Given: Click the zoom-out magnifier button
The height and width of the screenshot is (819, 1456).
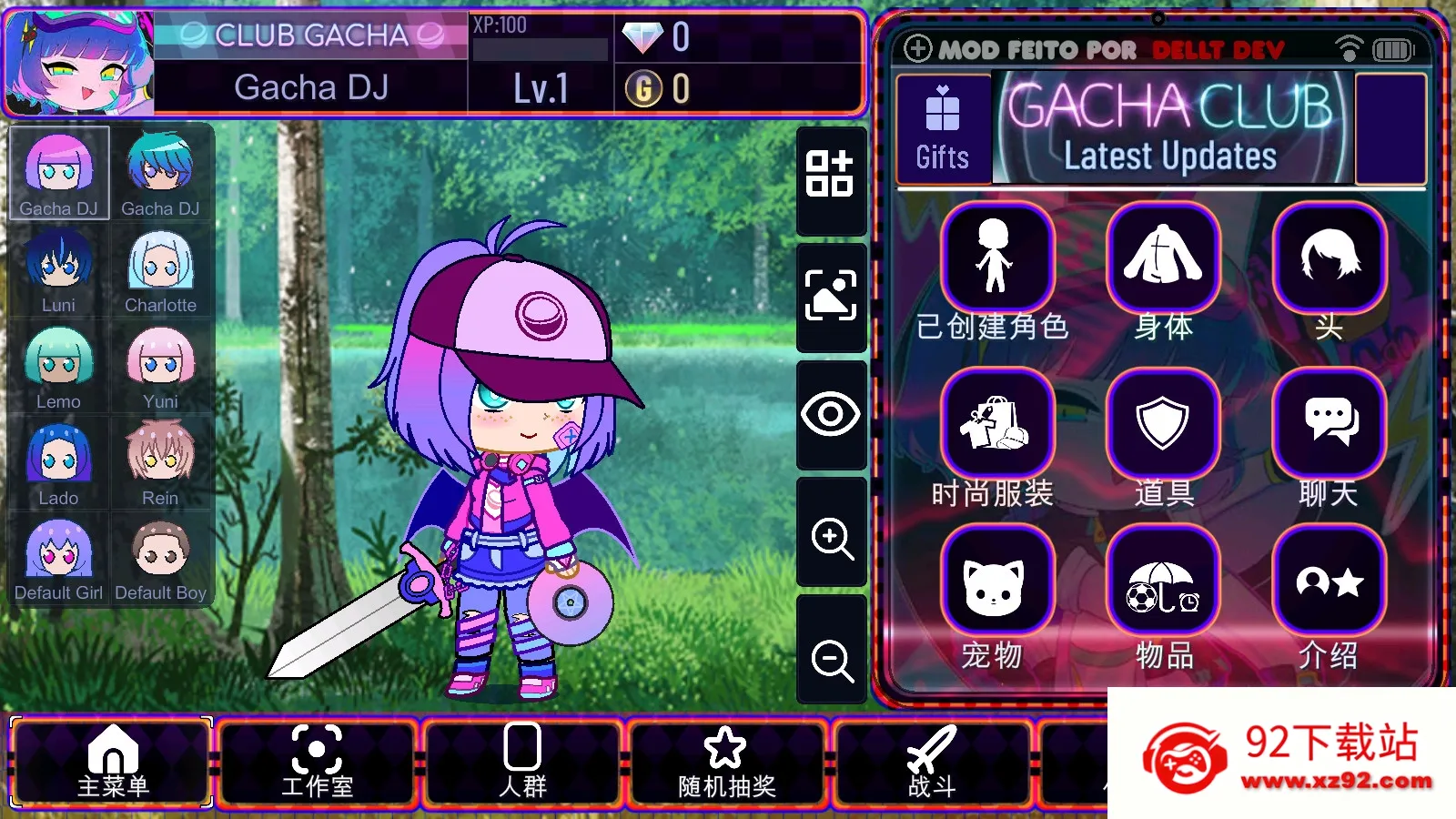Looking at the screenshot, I should point(832,657).
